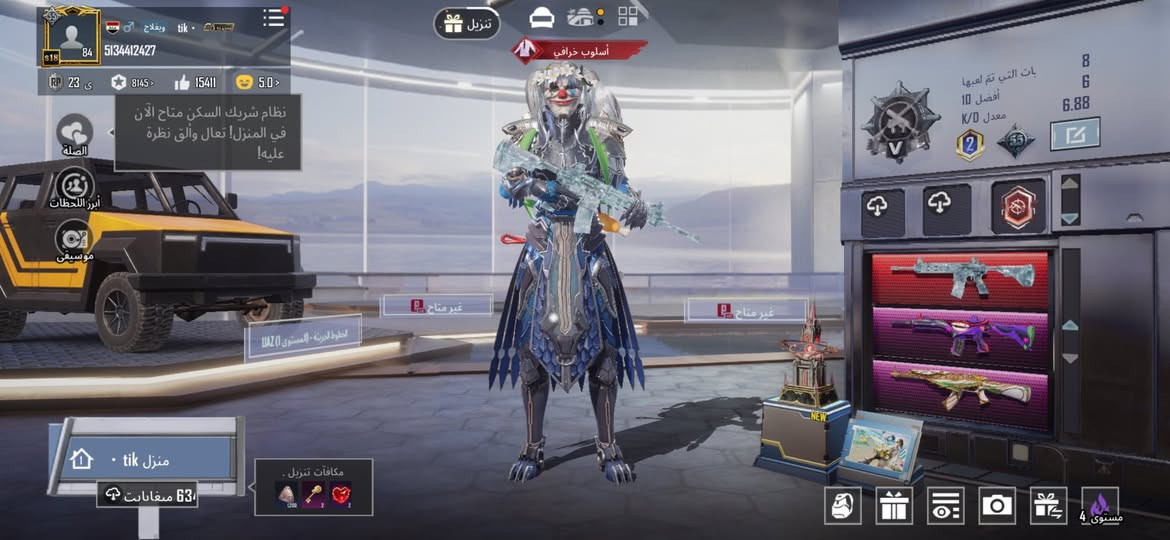The width and height of the screenshot is (1170, 540).
Task: Open the list menu beside the profile
Action: pyautogui.click(x=273, y=18)
